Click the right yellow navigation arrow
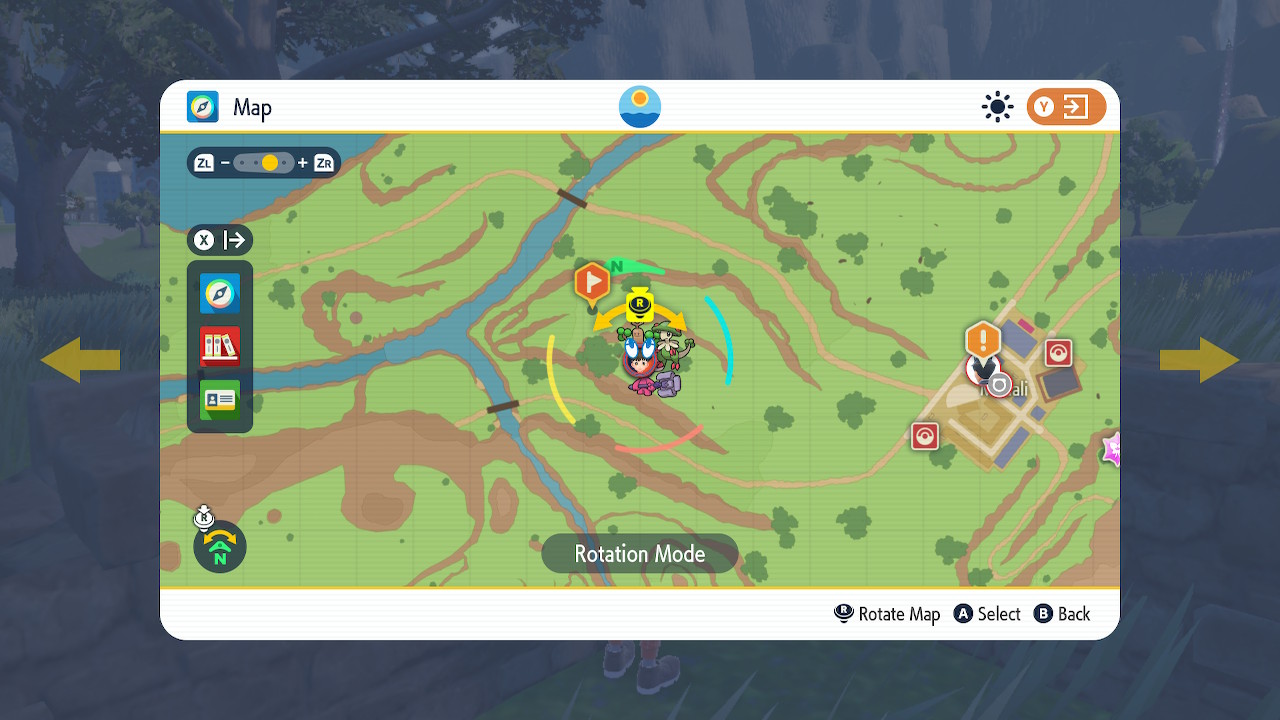This screenshot has width=1280, height=720. 1199,360
